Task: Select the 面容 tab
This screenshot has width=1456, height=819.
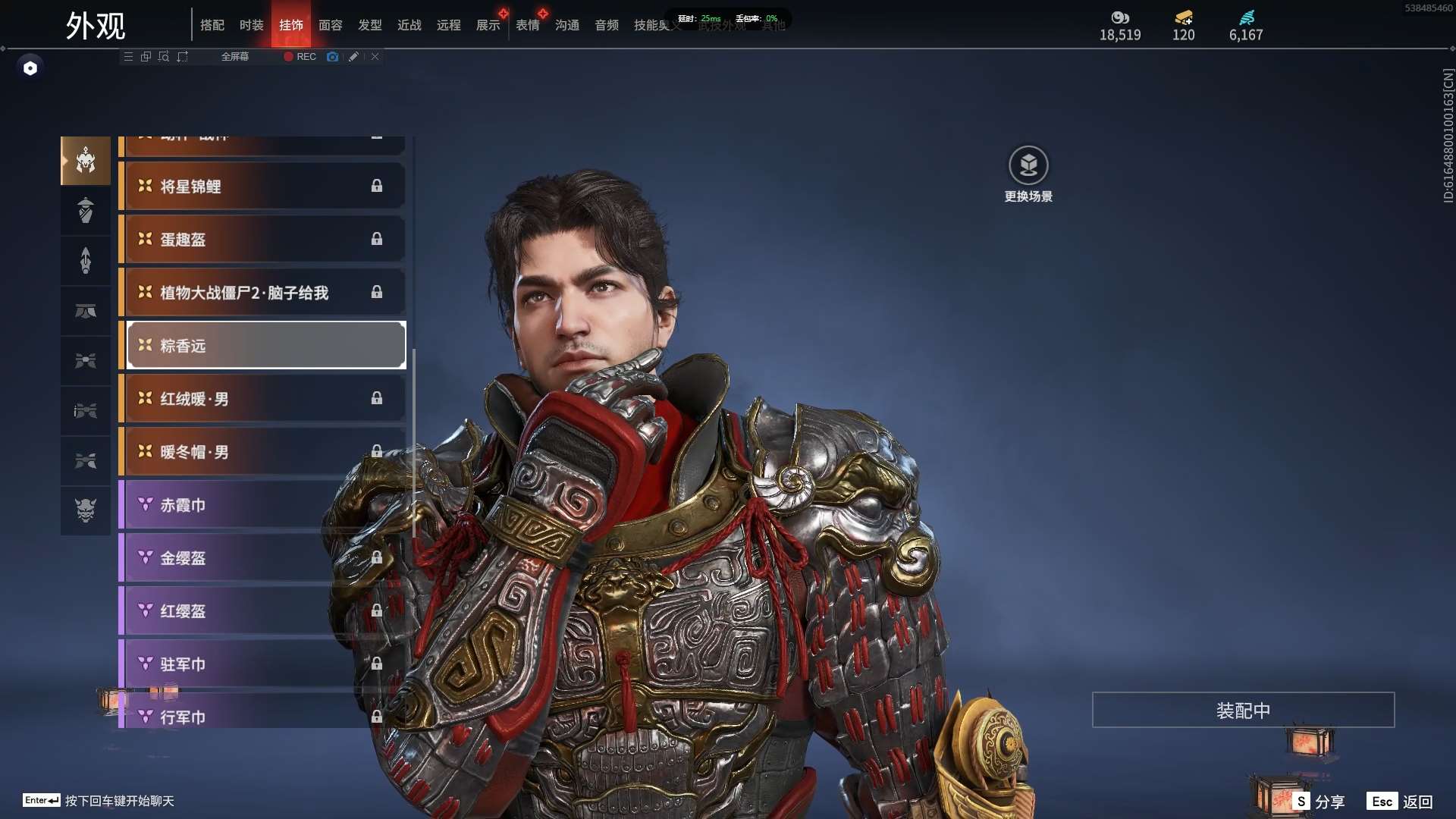Action: coord(331,25)
